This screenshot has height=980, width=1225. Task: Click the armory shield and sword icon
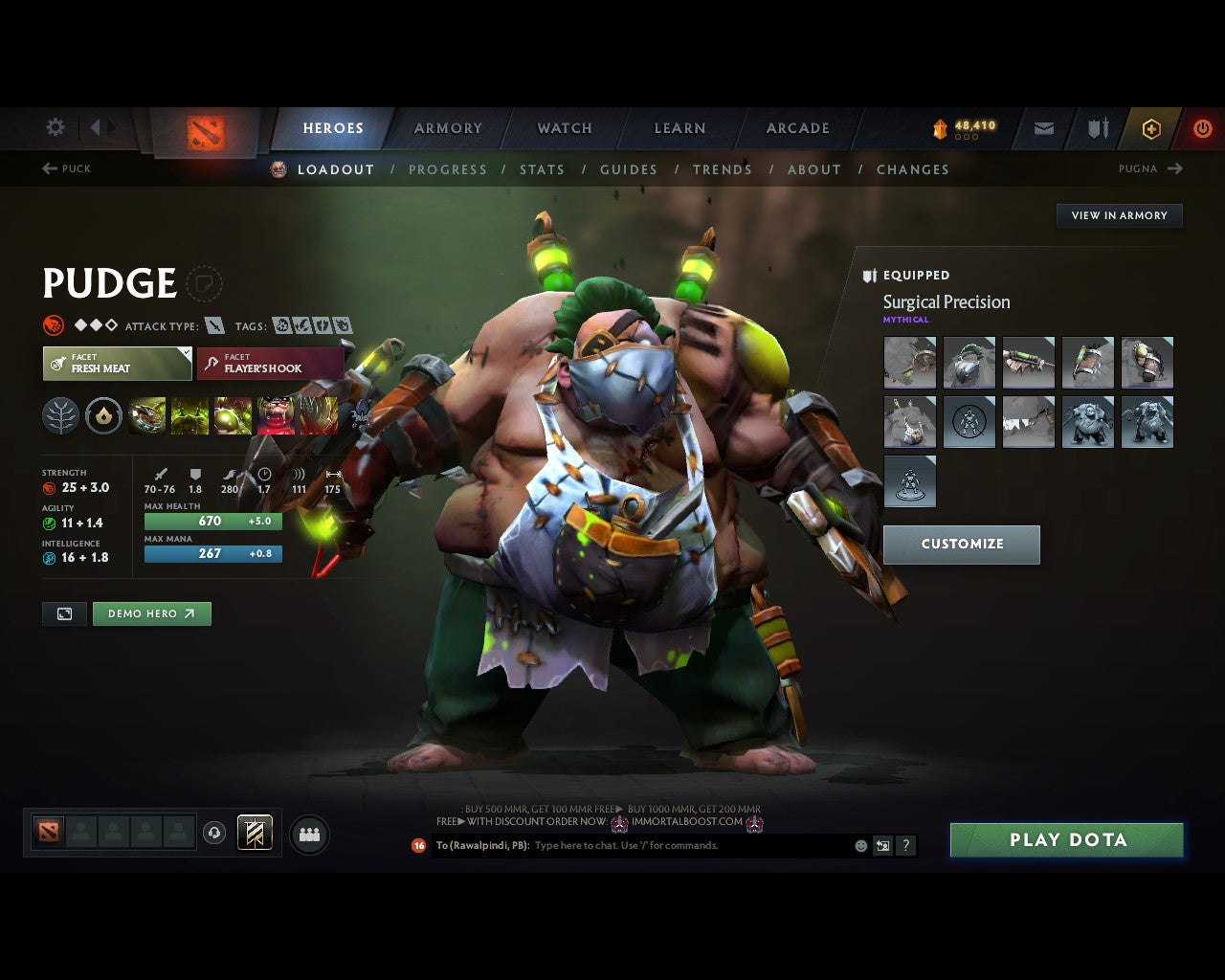point(1096,128)
